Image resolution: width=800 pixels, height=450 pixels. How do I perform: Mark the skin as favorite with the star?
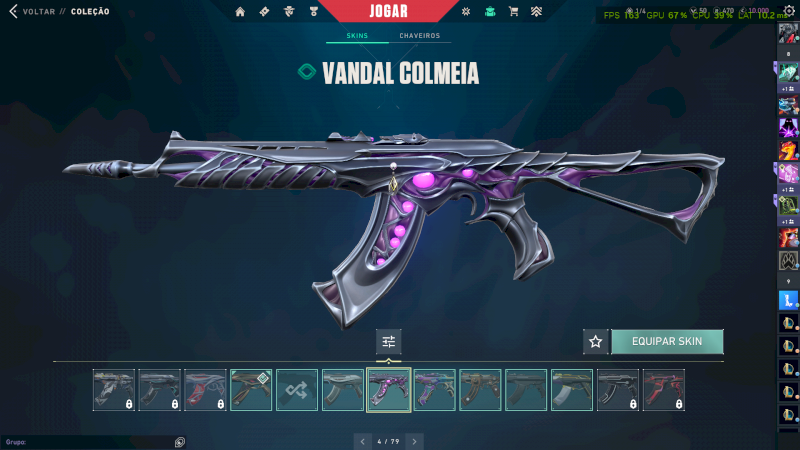point(596,341)
